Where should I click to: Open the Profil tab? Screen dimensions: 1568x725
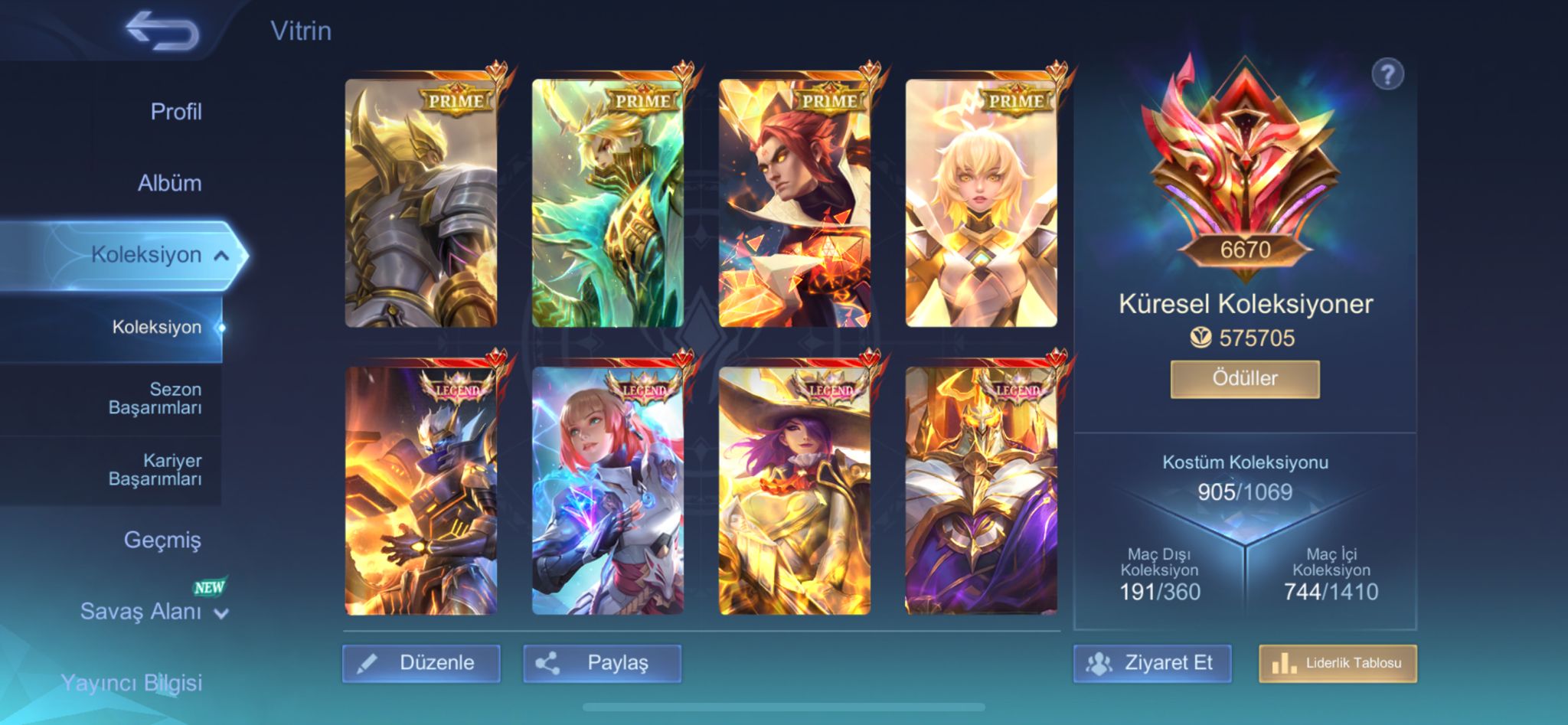(x=175, y=112)
